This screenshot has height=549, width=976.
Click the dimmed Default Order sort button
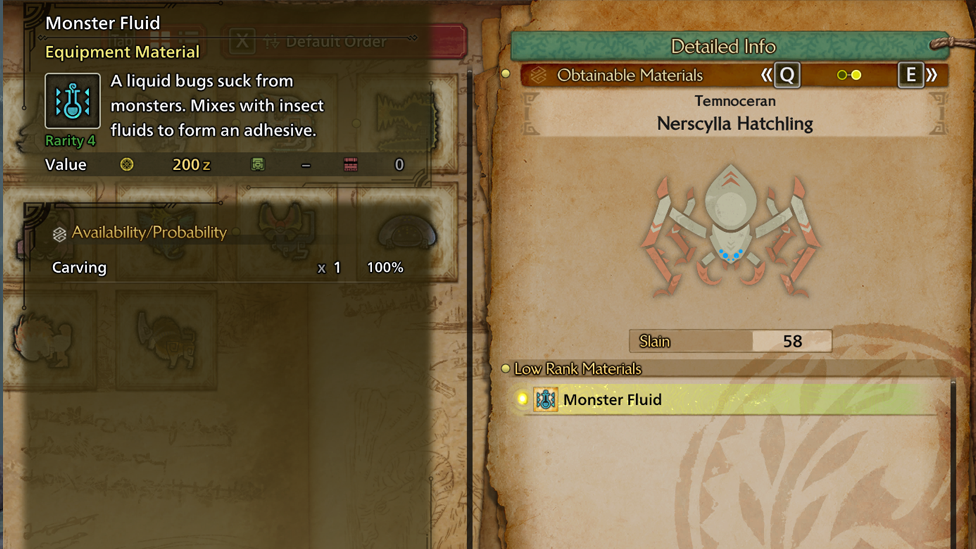(322, 42)
